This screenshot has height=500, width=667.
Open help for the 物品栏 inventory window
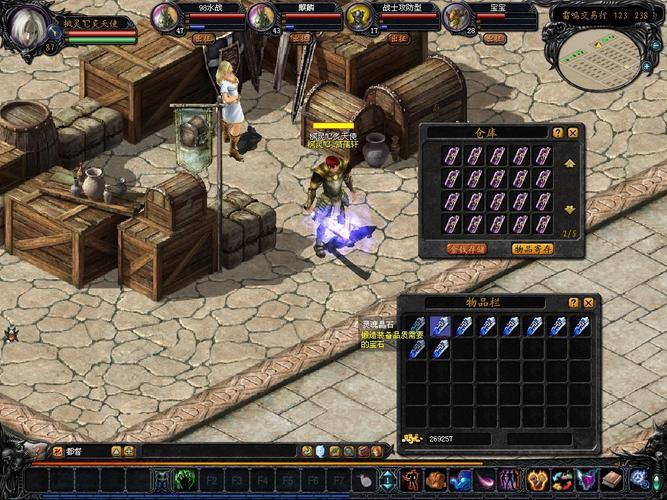[574, 302]
